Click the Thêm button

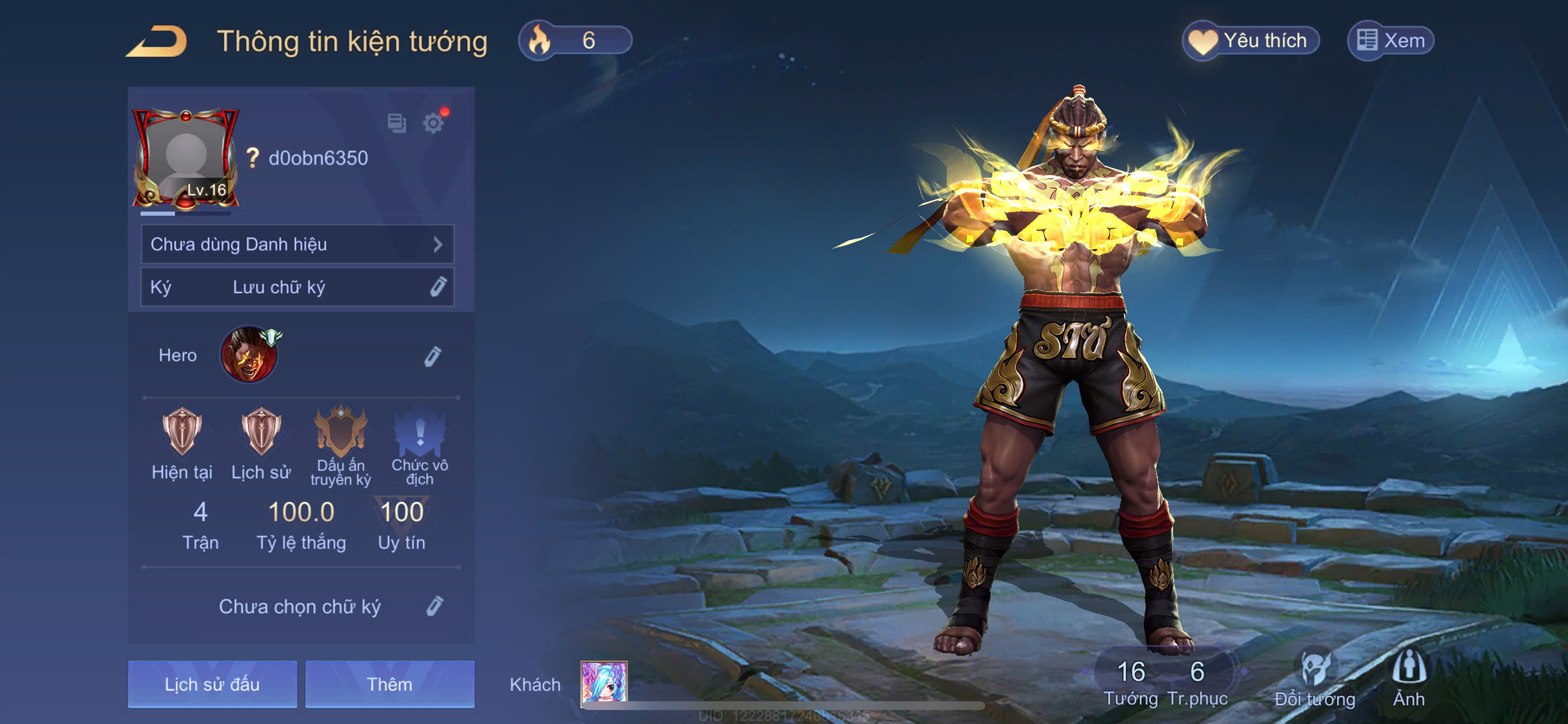click(390, 684)
